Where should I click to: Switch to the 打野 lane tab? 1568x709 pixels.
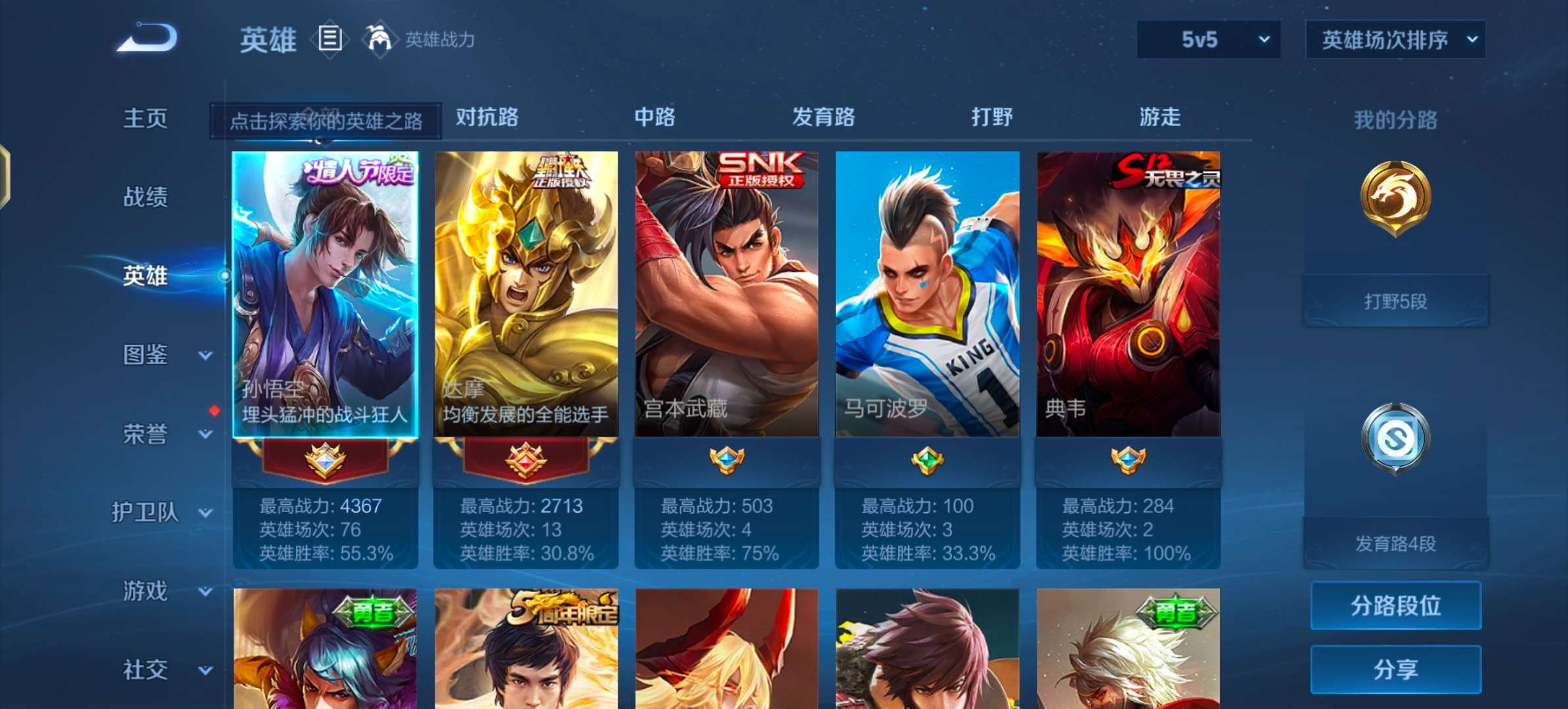point(992,118)
